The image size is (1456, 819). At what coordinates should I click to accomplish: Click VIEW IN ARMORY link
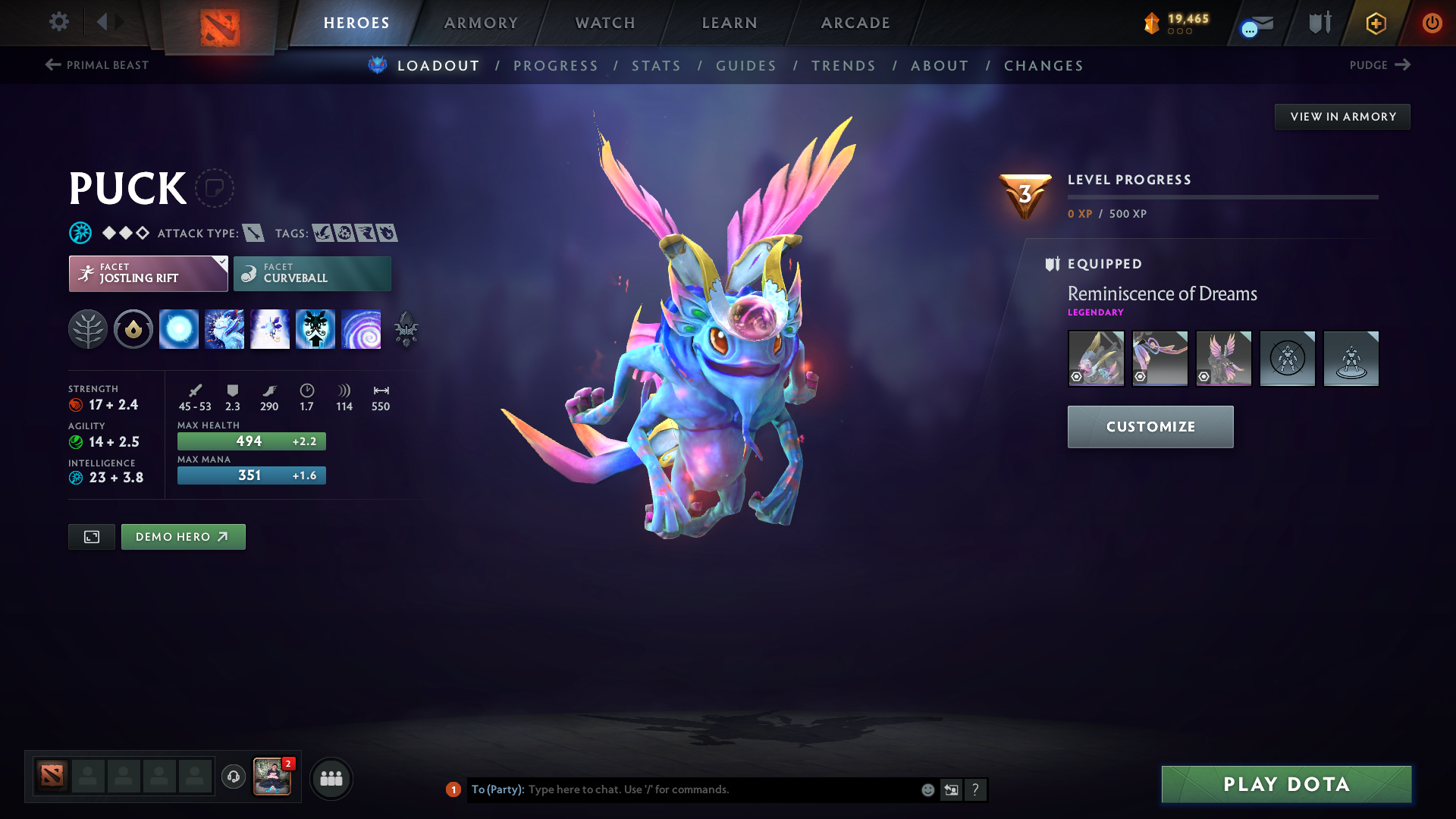[1342, 116]
